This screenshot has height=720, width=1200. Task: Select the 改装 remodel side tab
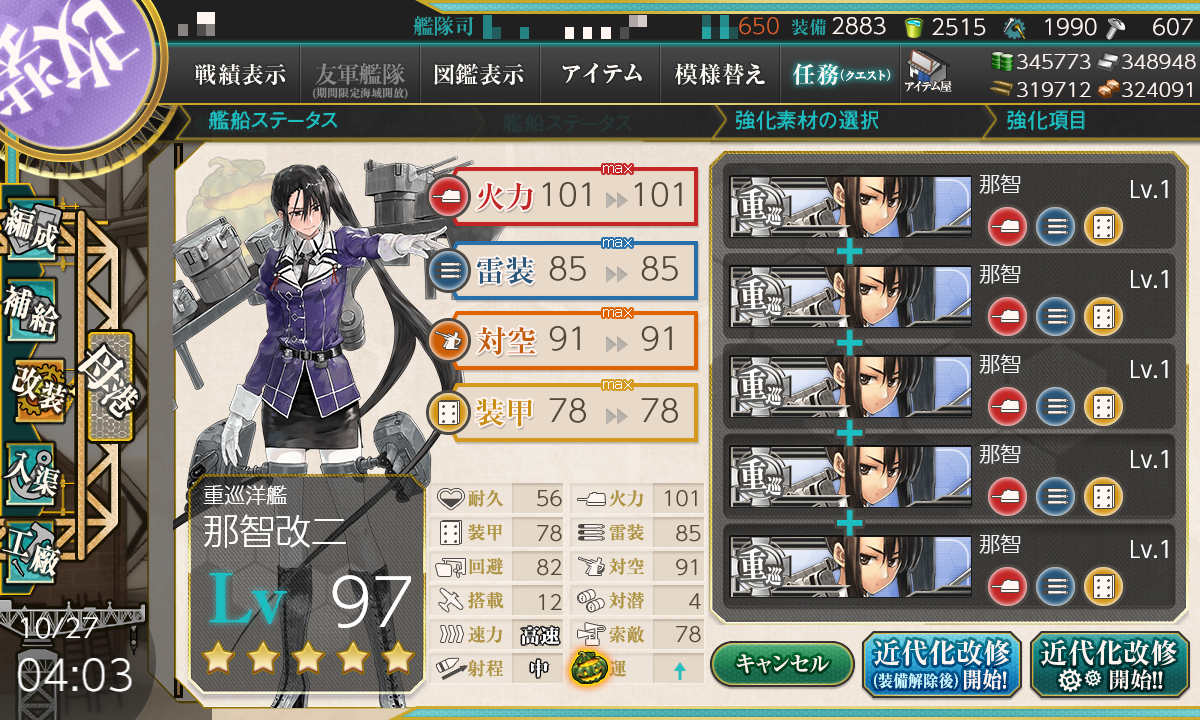[x=38, y=391]
